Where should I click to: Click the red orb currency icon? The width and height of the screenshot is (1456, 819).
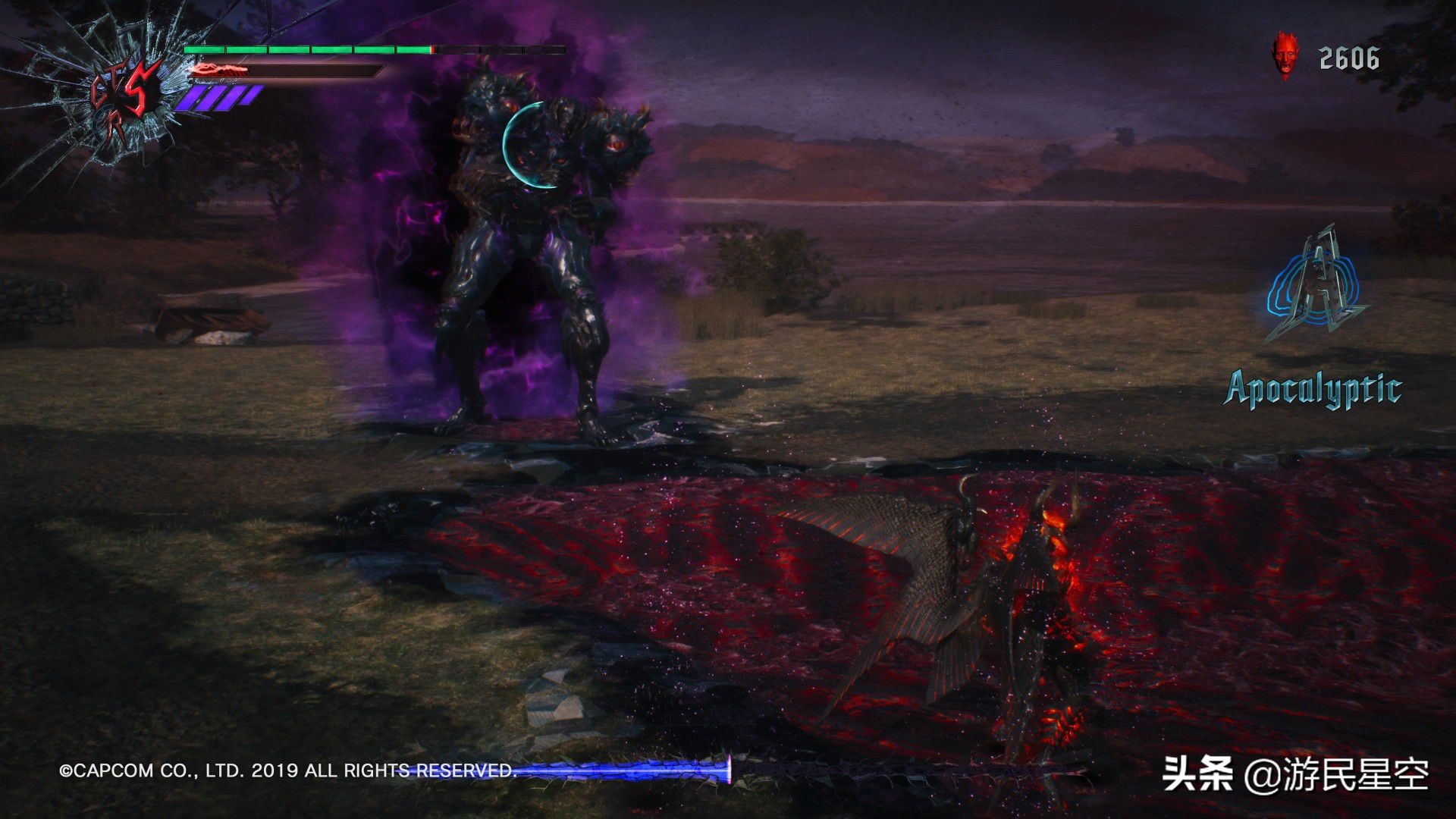tap(1285, 56)
